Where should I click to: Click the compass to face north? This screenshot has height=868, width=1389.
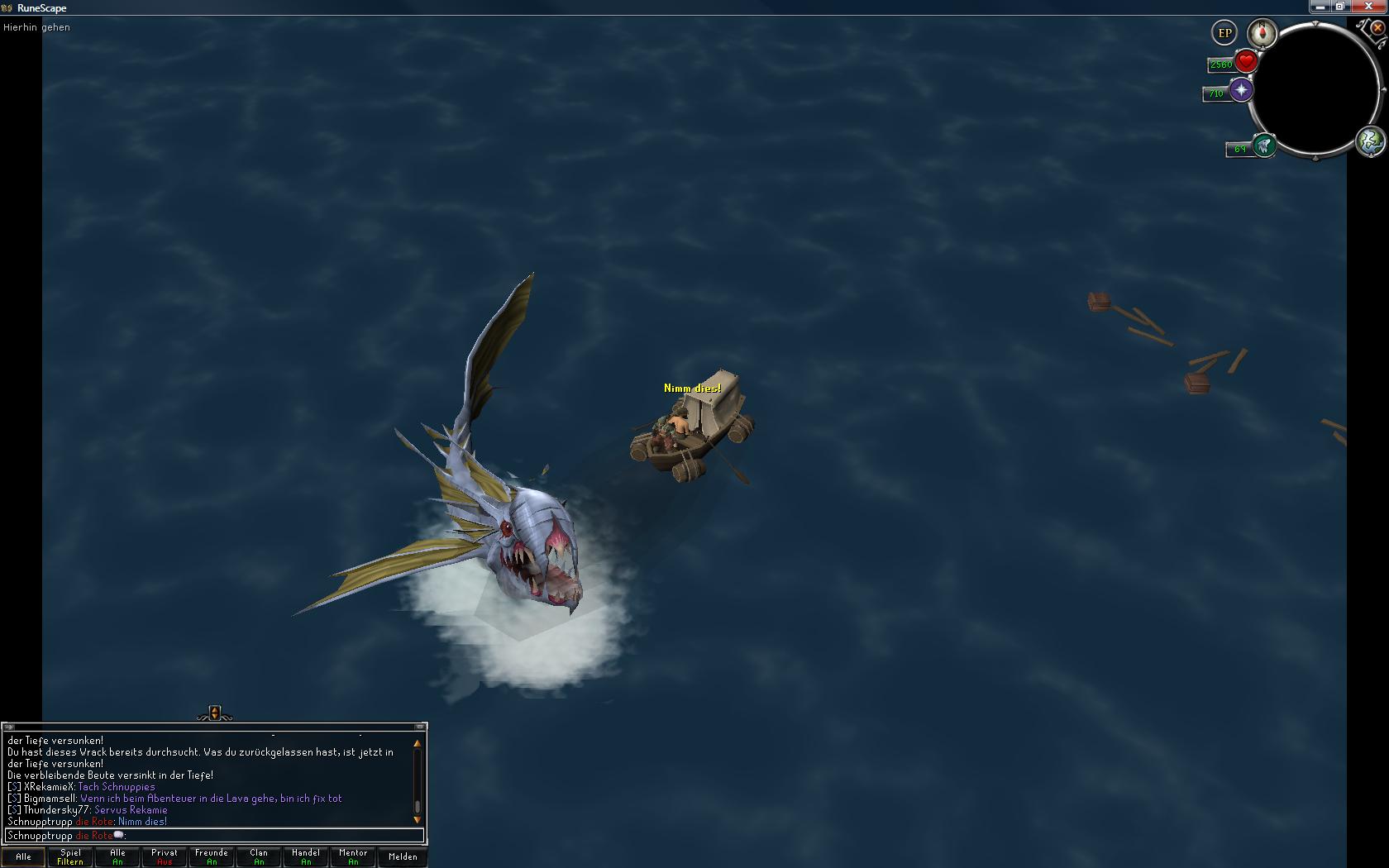click(1262, 33)
